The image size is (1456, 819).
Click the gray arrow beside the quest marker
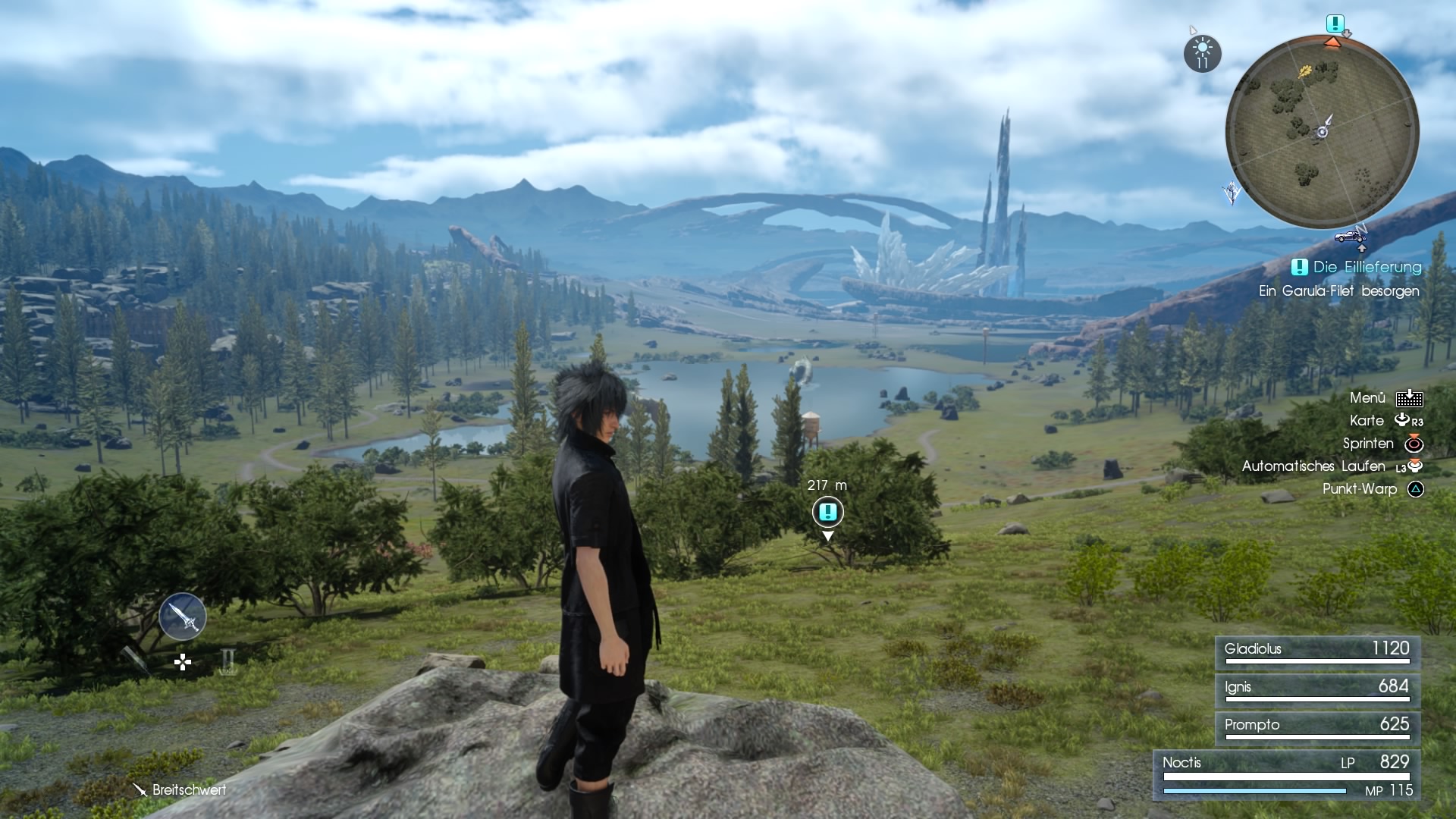coord(1347,34)
